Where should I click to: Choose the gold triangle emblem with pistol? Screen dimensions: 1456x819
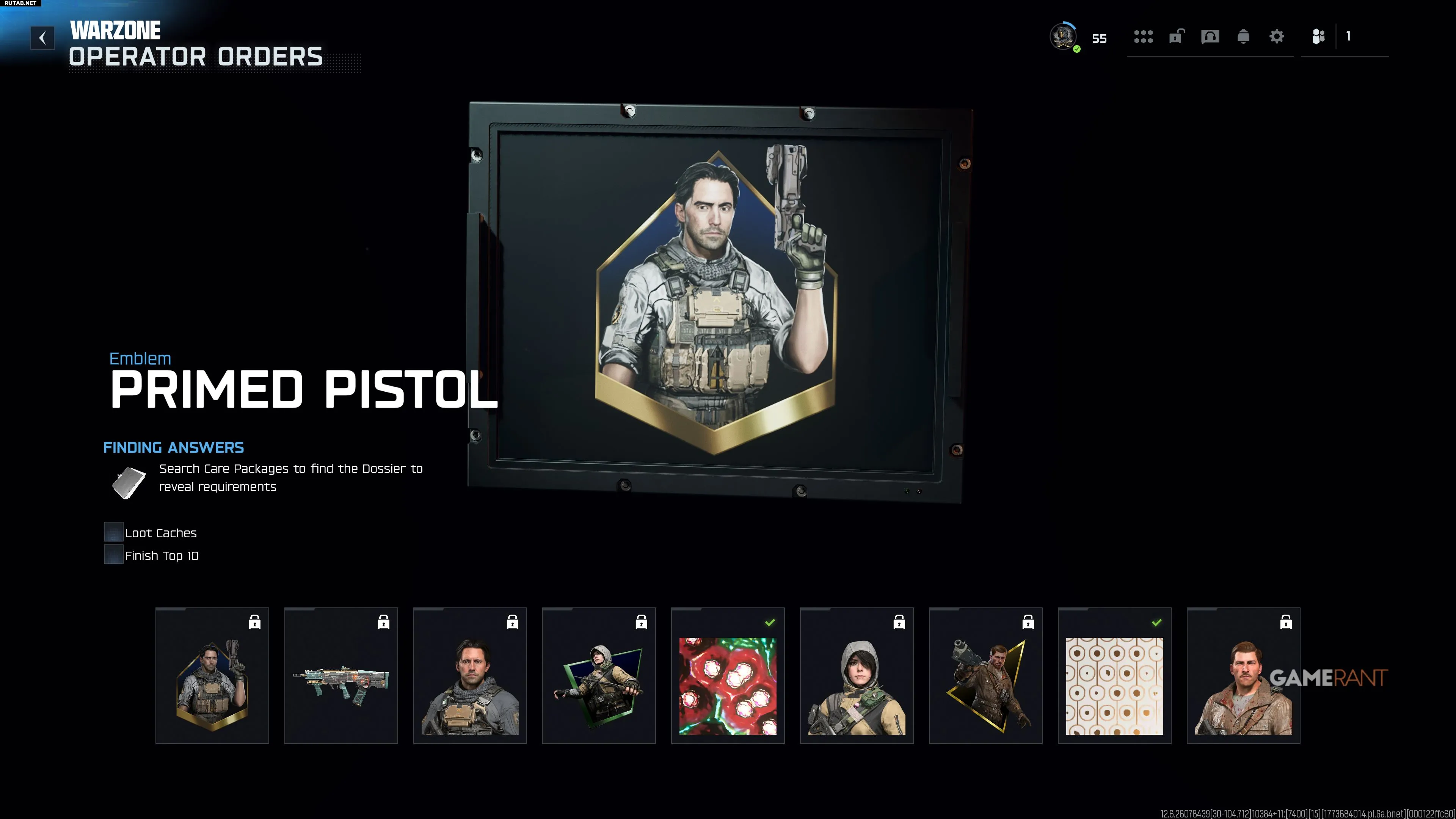pyautogui.click(x=985, y=675)
